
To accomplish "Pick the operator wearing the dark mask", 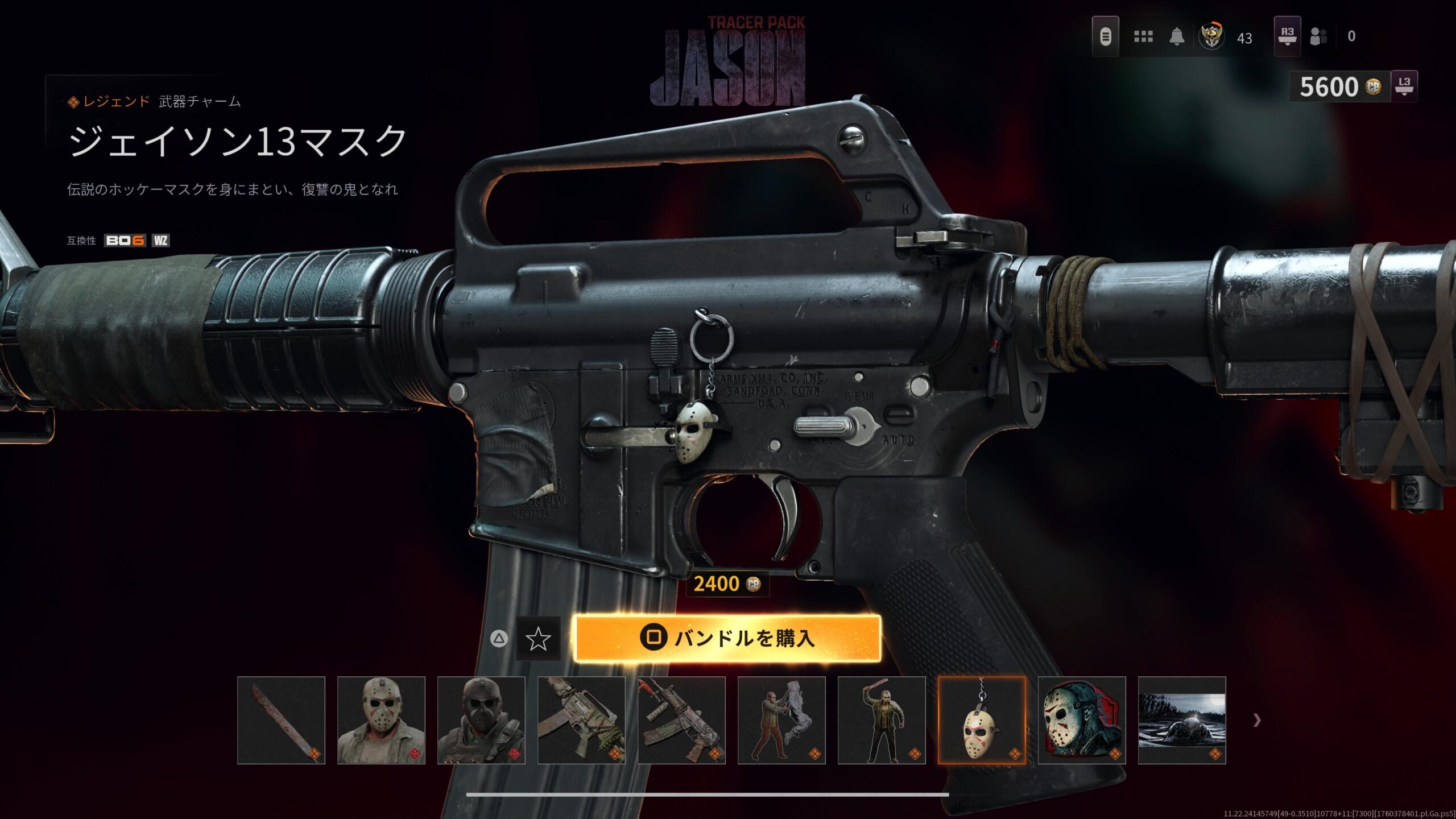I will (481, 720).
